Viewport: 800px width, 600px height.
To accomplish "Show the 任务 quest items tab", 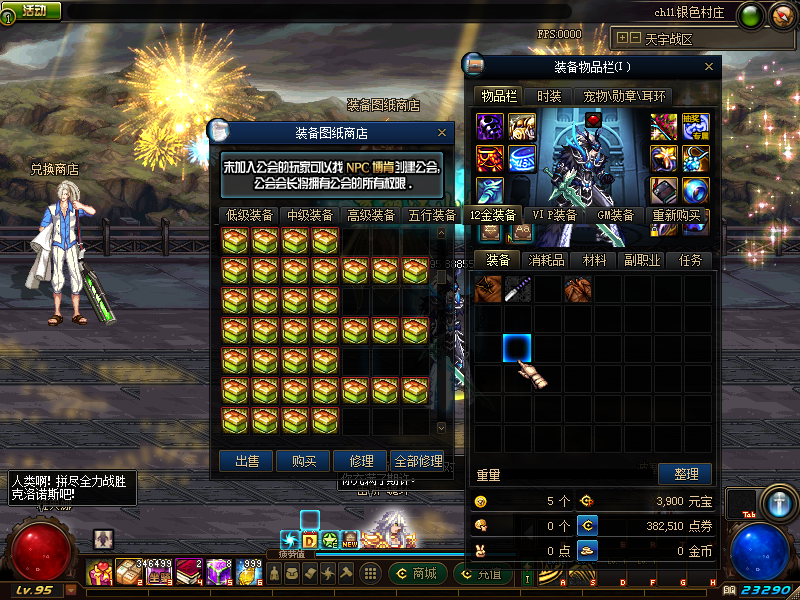I will 691,260.
